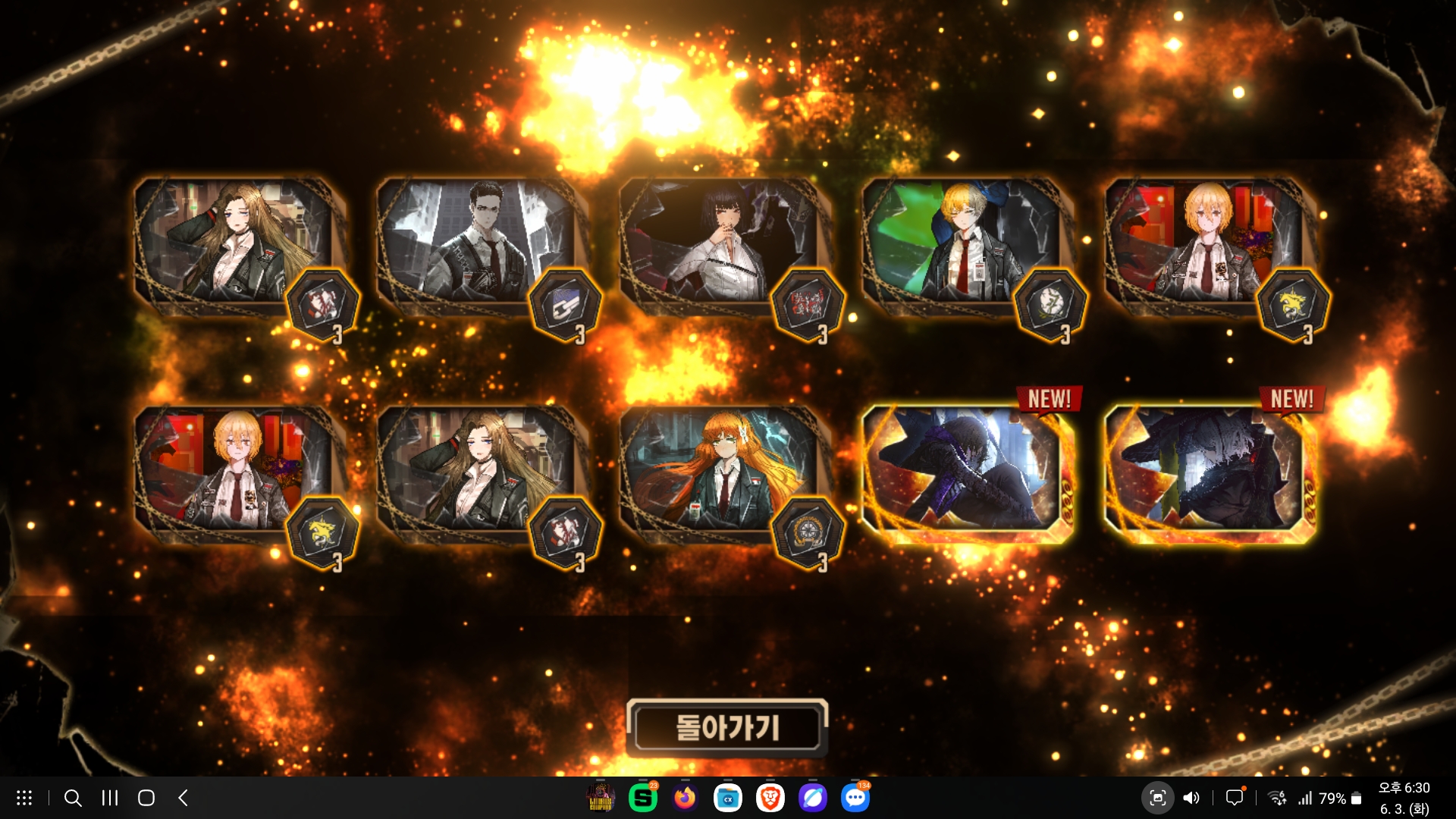
Task: Choose the black-haired smoking woman card
Action: click(720, 243)
